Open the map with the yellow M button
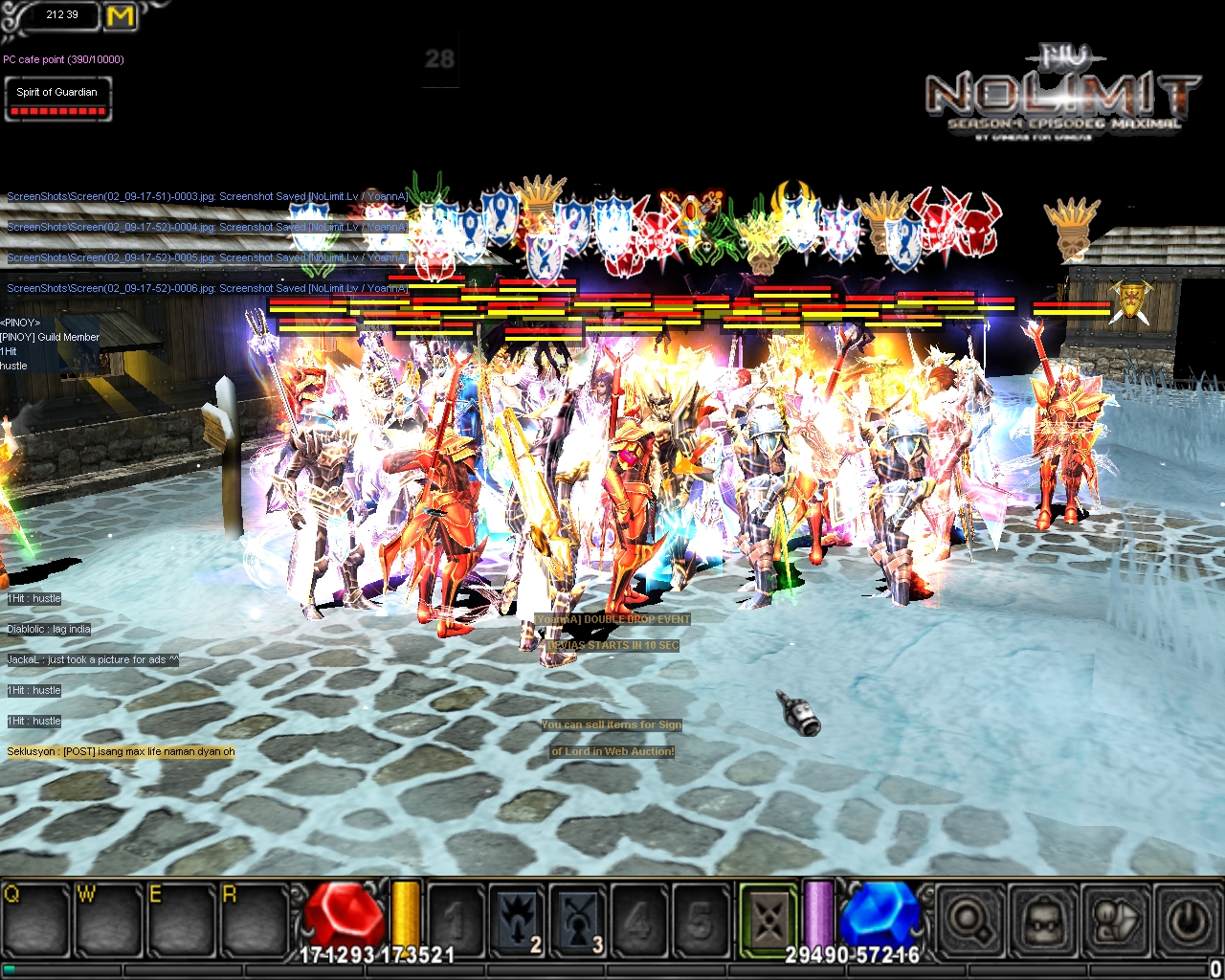The height and width of the screenshot is (980, 1225). [x=121, y=16]
